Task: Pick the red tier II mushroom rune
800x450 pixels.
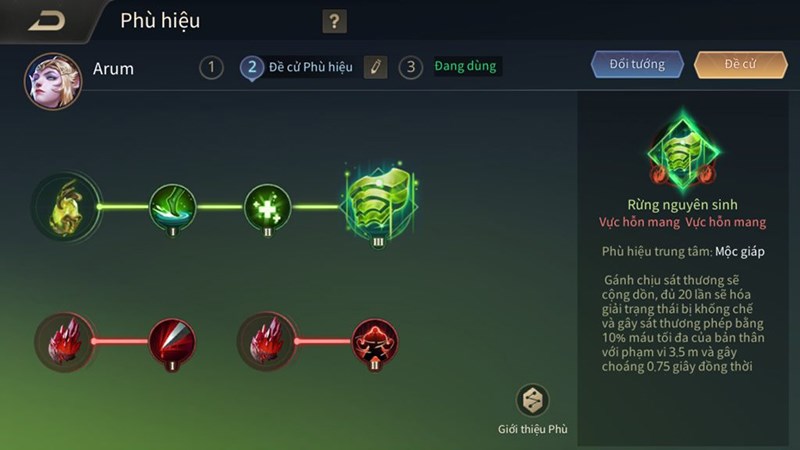Action: (x=375, y=341)
